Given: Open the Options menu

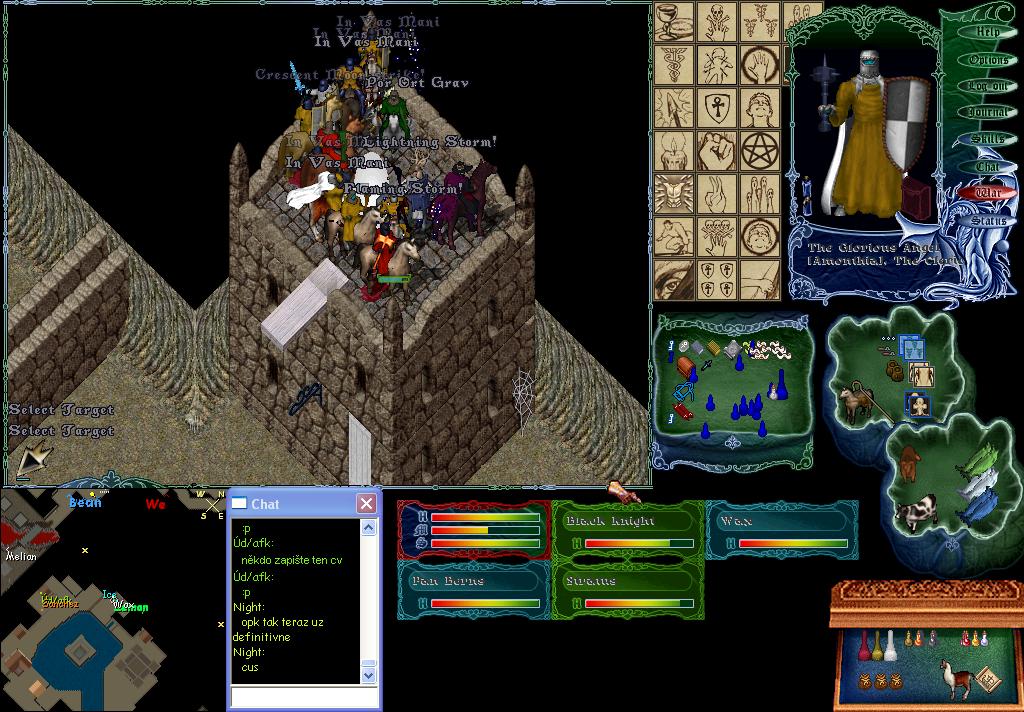Looking at the screenshot, I should [x=988, y=60].
